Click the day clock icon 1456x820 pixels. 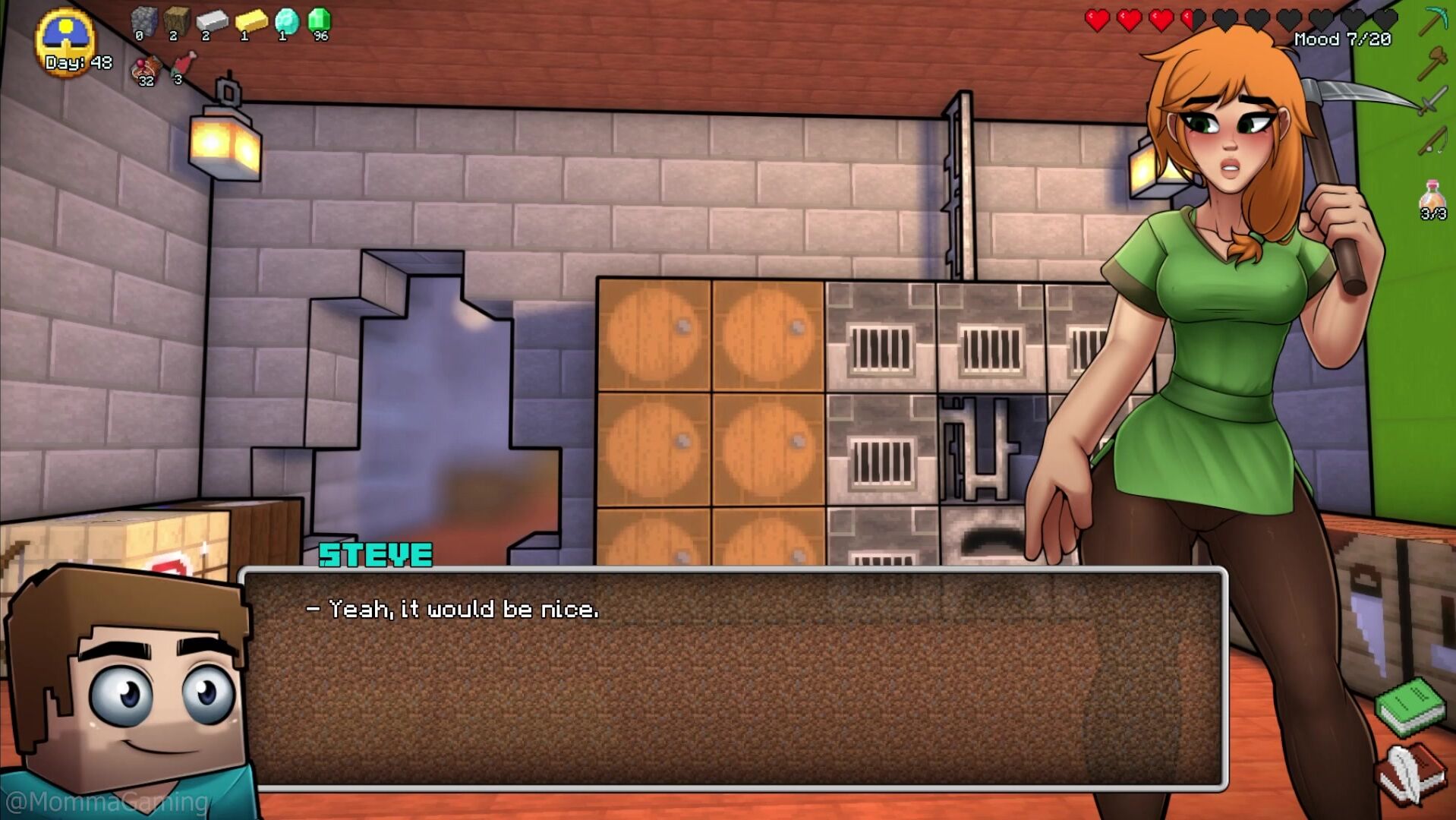click(x=66, y=38)
